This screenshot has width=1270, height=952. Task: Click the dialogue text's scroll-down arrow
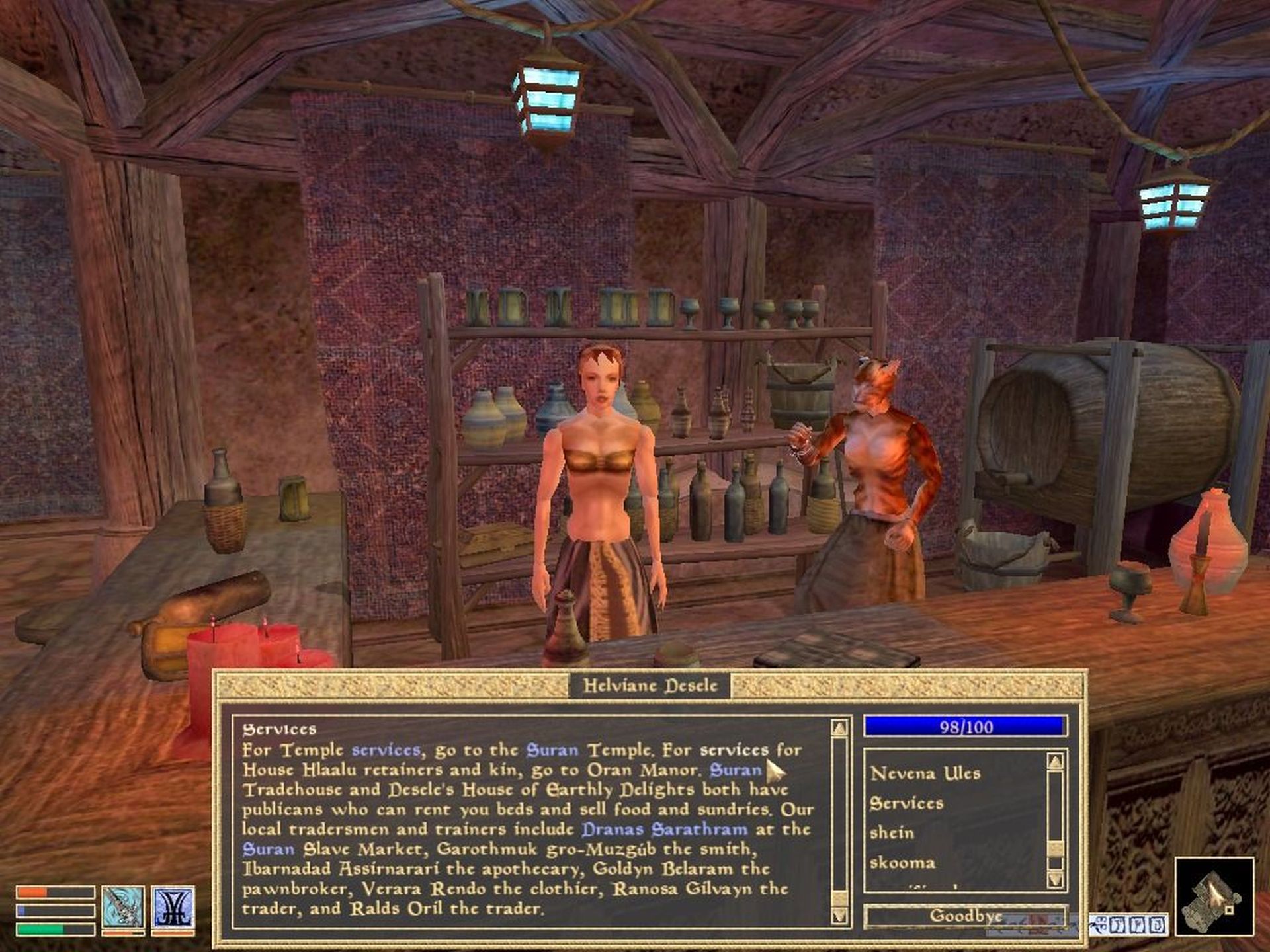(x=839, y=916)
